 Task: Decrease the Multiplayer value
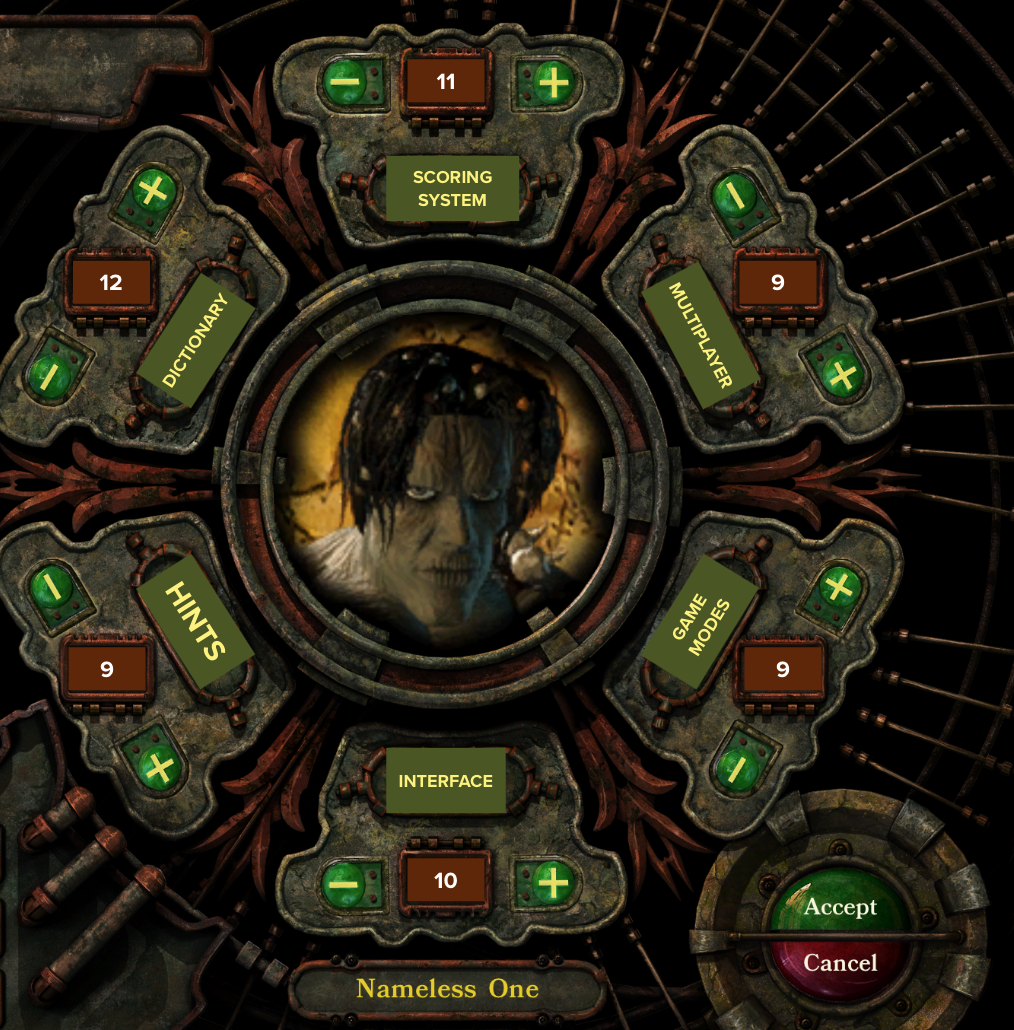737,196
